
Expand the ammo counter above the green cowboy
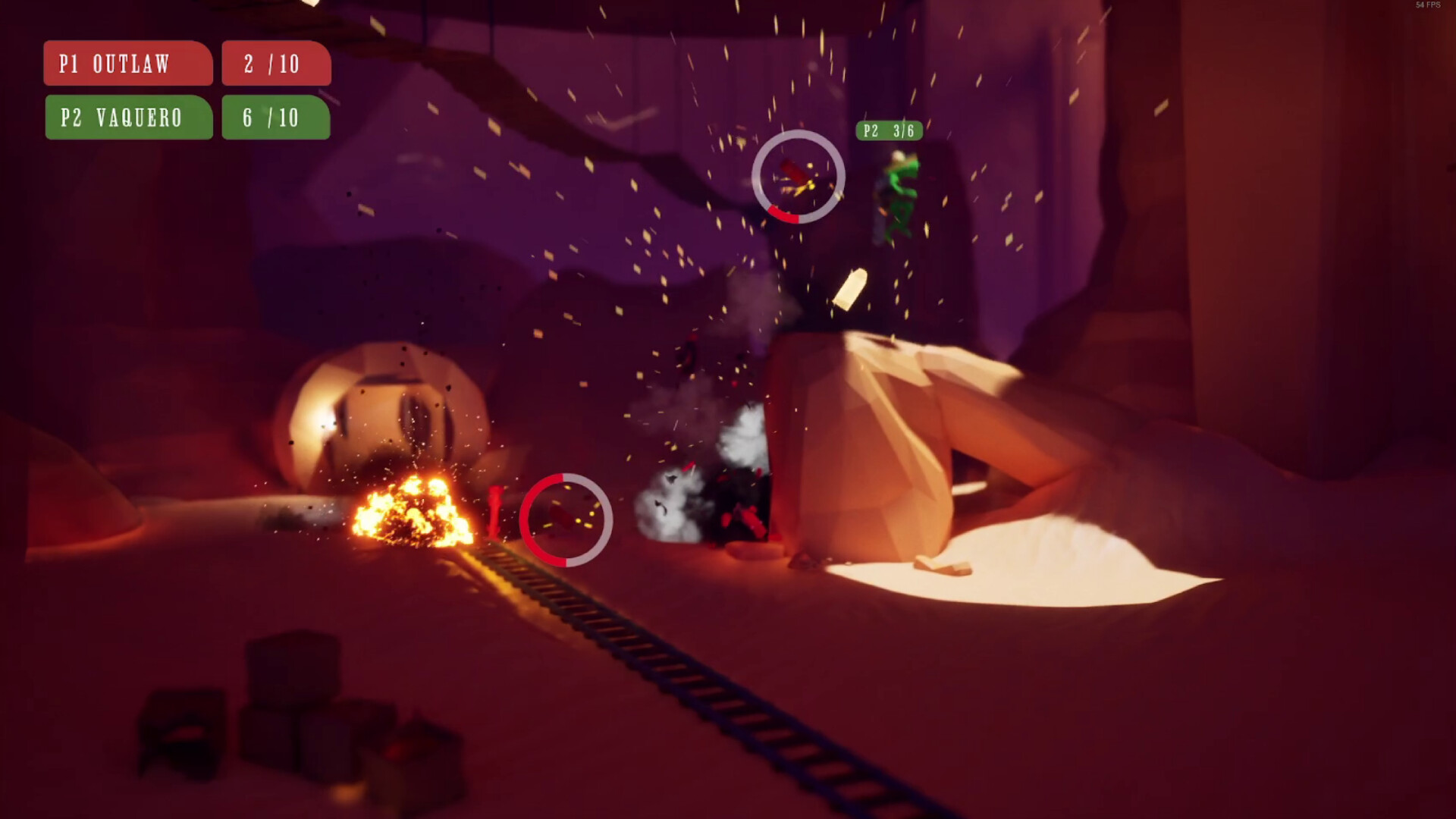(887, 130)
